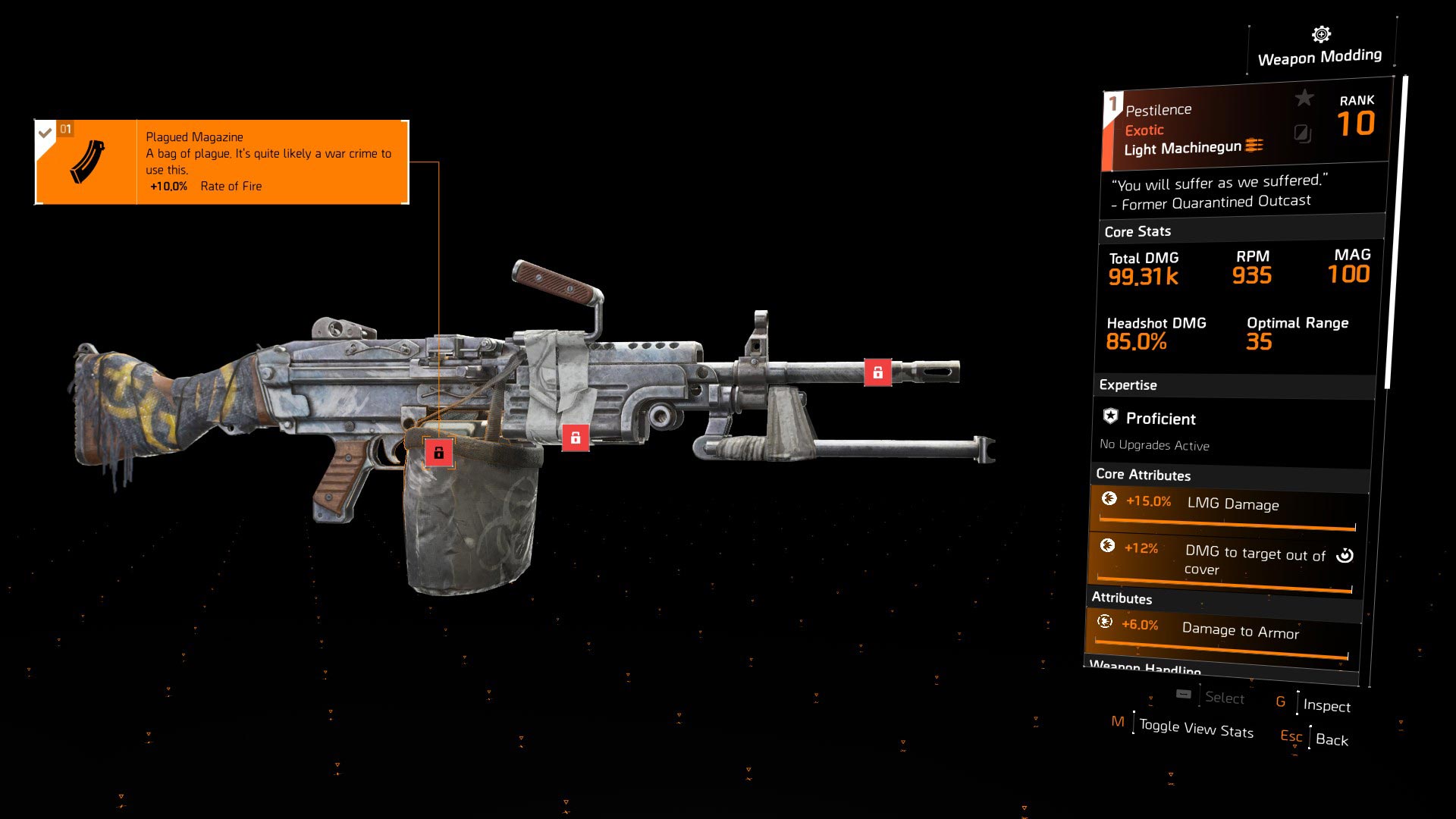The image size is (1456, 819).
Task: Select the Plagued Magazine mod card
Action: click(221, 162)
